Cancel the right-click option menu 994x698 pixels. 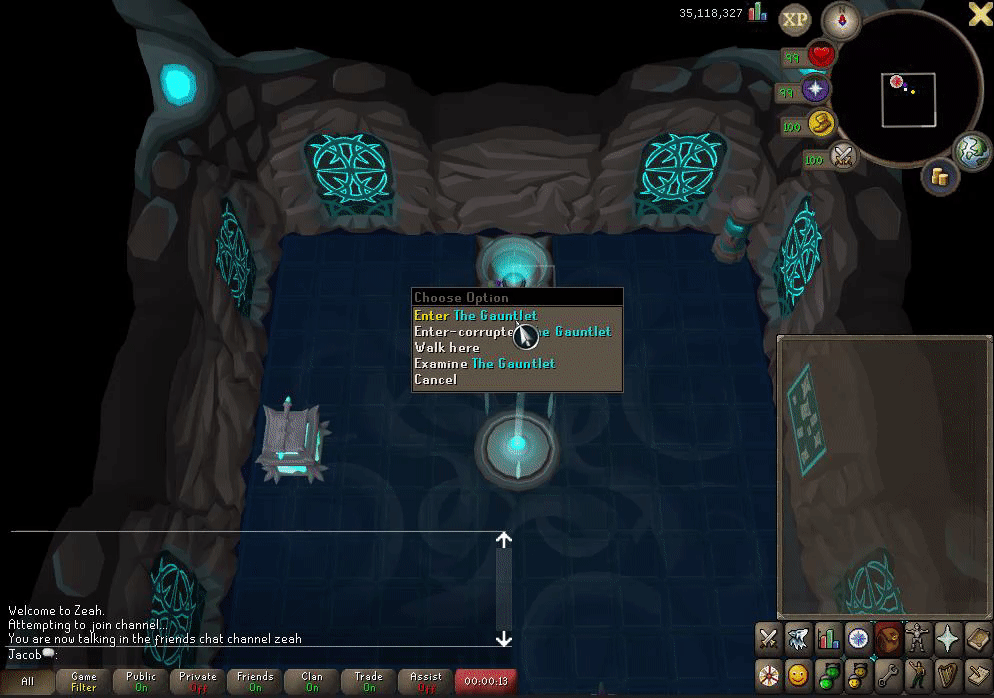point(435,380)
